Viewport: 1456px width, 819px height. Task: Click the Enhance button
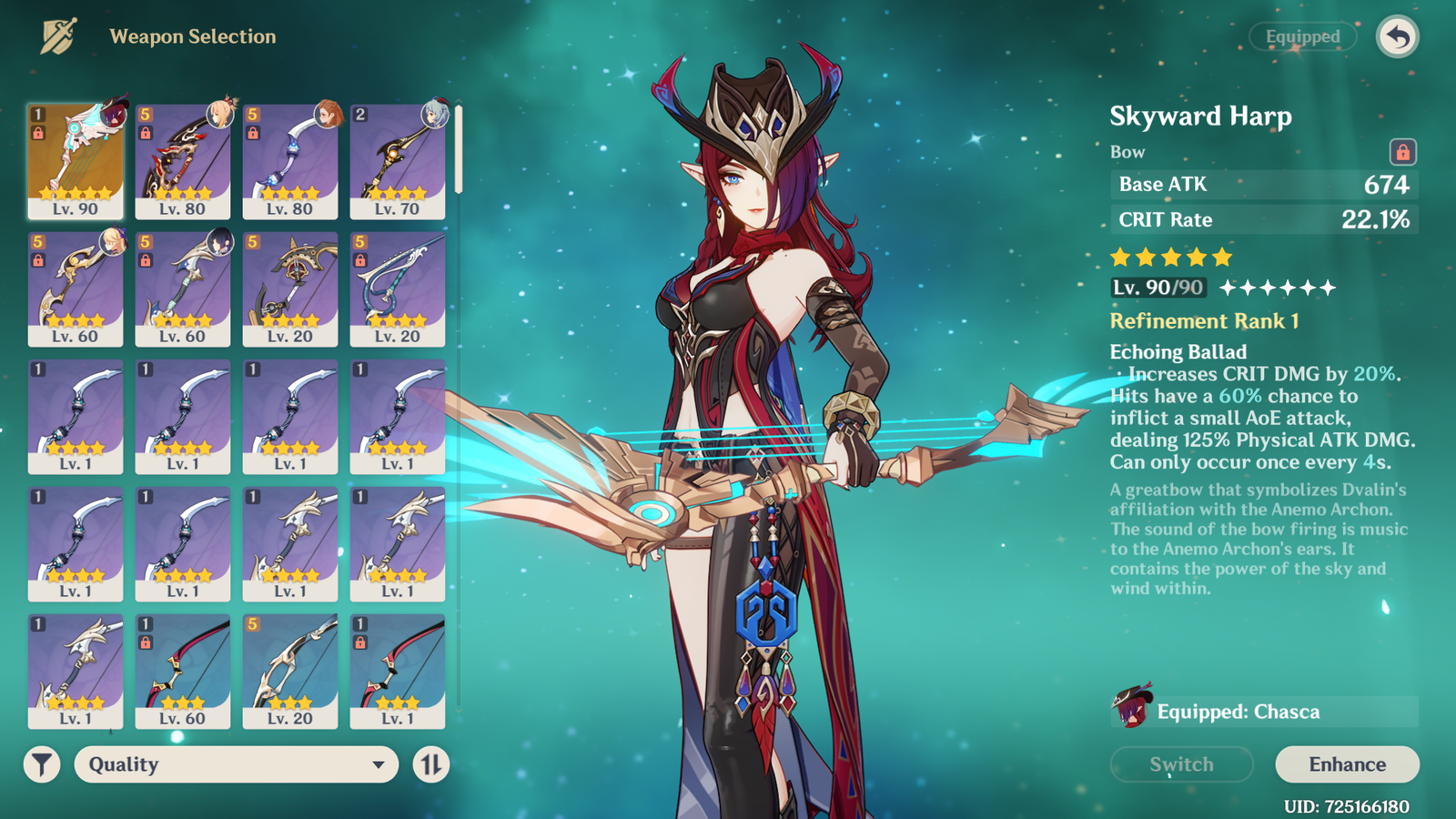tap(1347, 764)
